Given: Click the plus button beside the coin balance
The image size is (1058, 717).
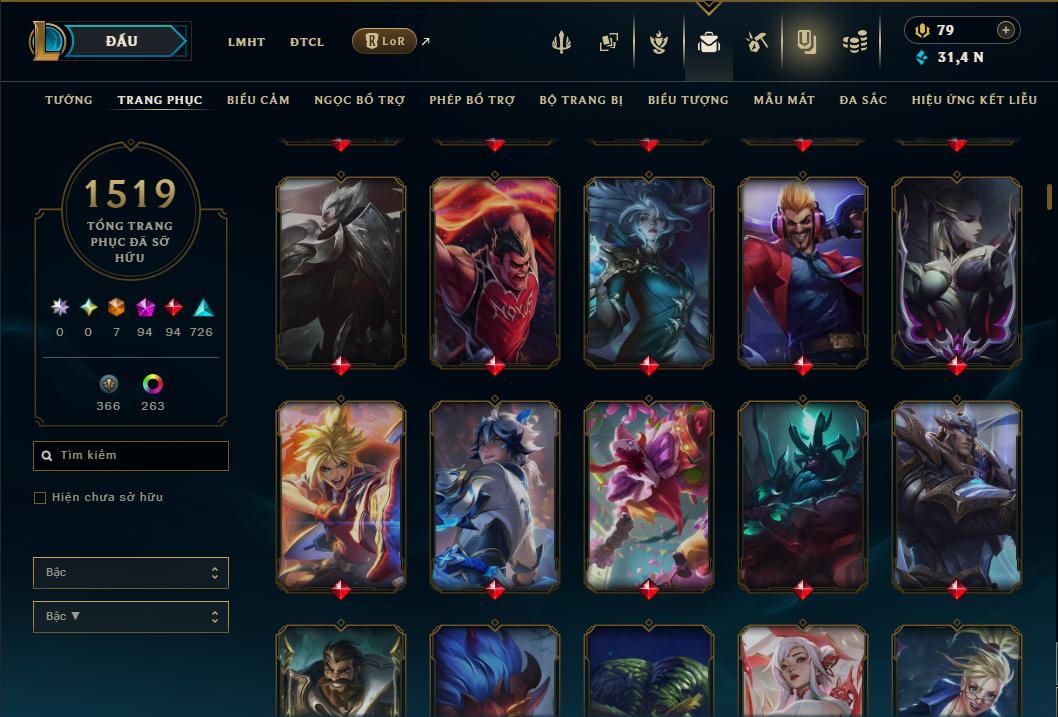Looking at the screenshot, I should coord(1006,30).
